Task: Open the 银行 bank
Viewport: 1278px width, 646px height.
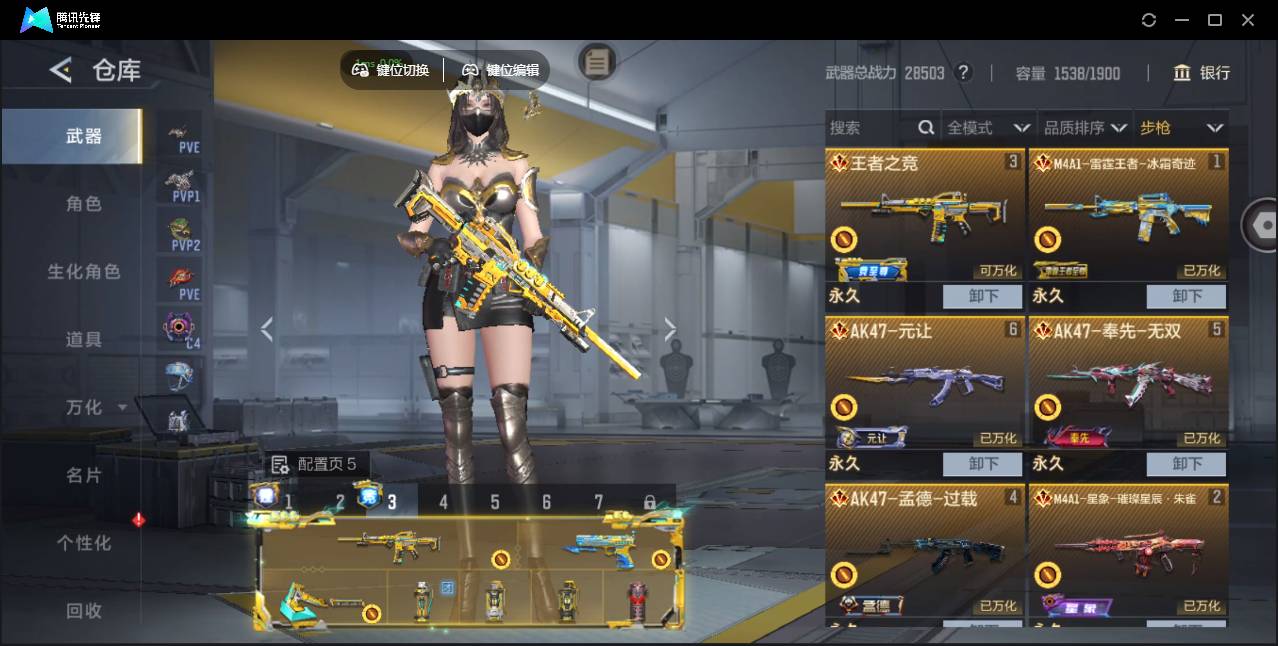Action: tap(1202, 73)
